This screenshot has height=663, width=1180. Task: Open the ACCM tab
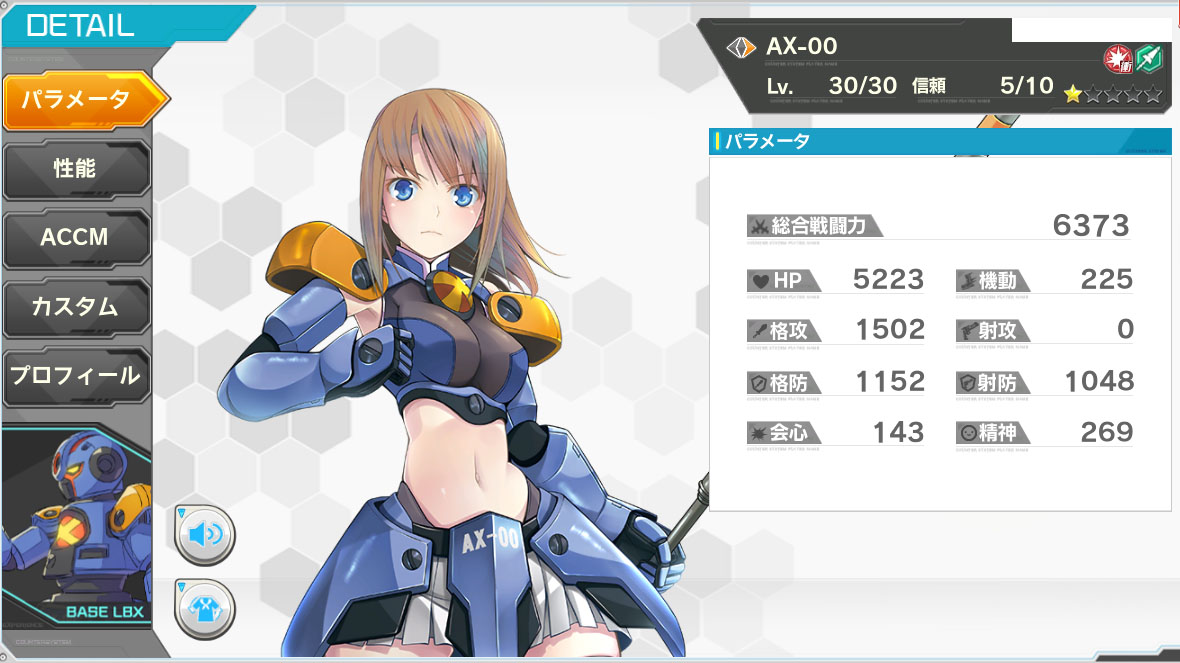[x=76, y=238]
